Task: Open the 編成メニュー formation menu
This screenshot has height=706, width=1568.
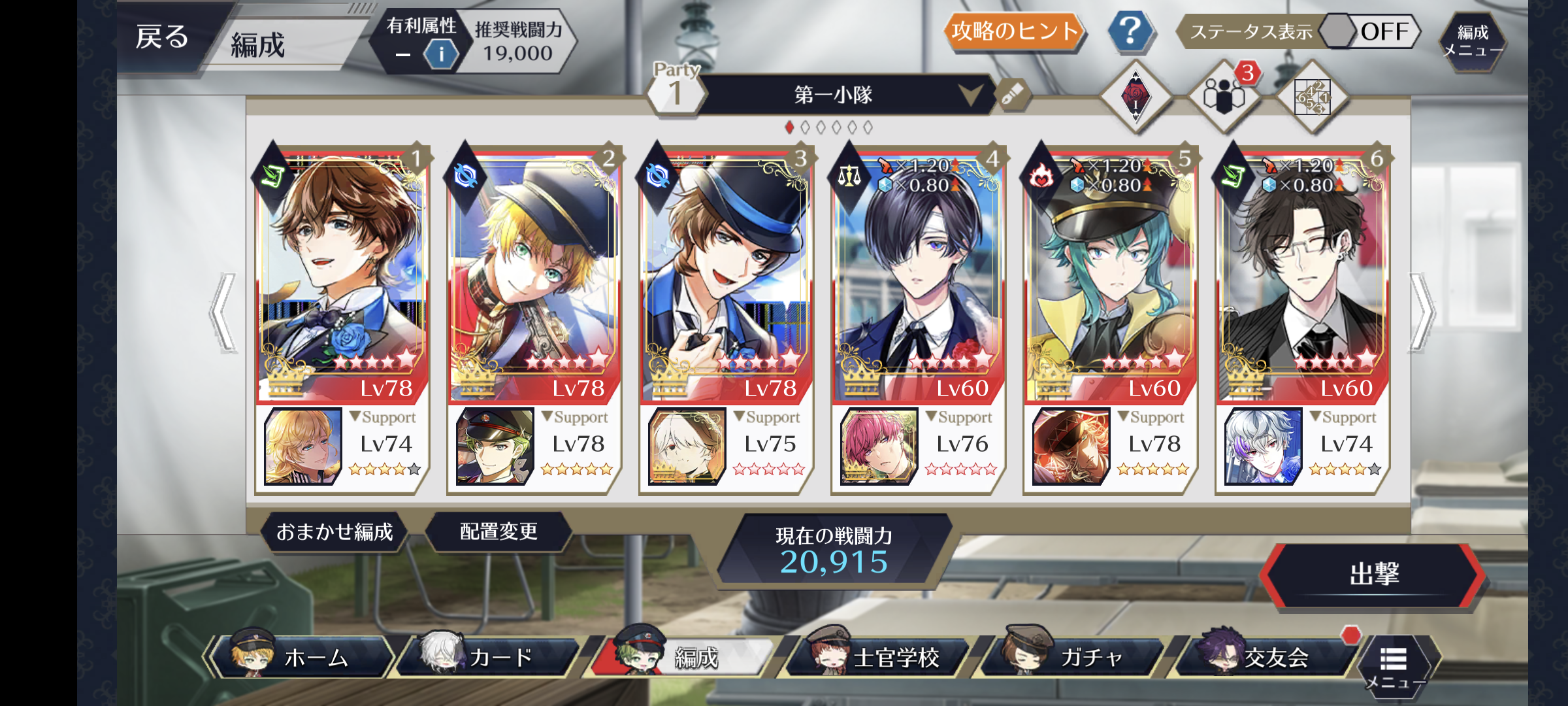Action: click(x=1472, y=41)
